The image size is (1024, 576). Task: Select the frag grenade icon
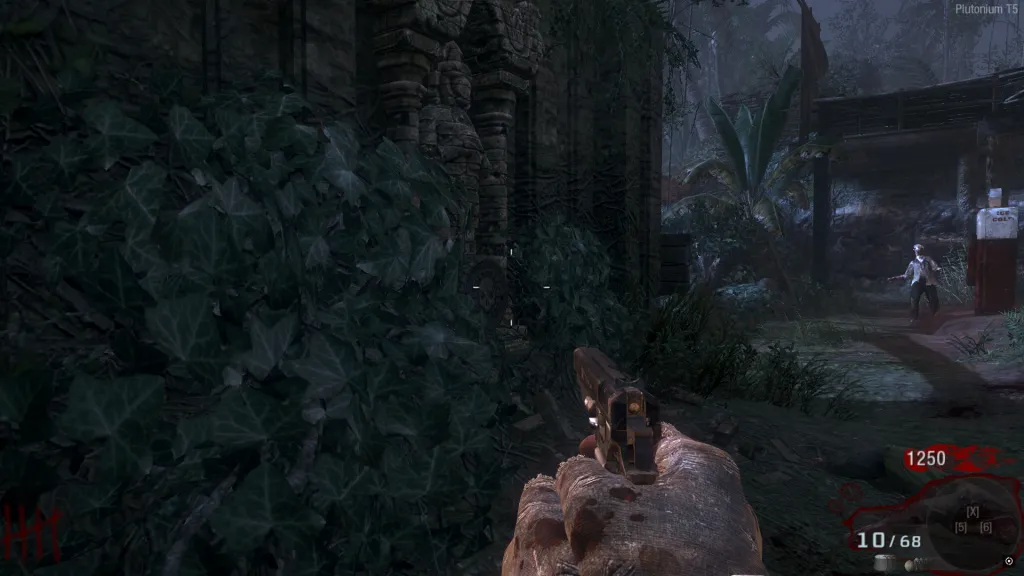click(x=911, y=564)
